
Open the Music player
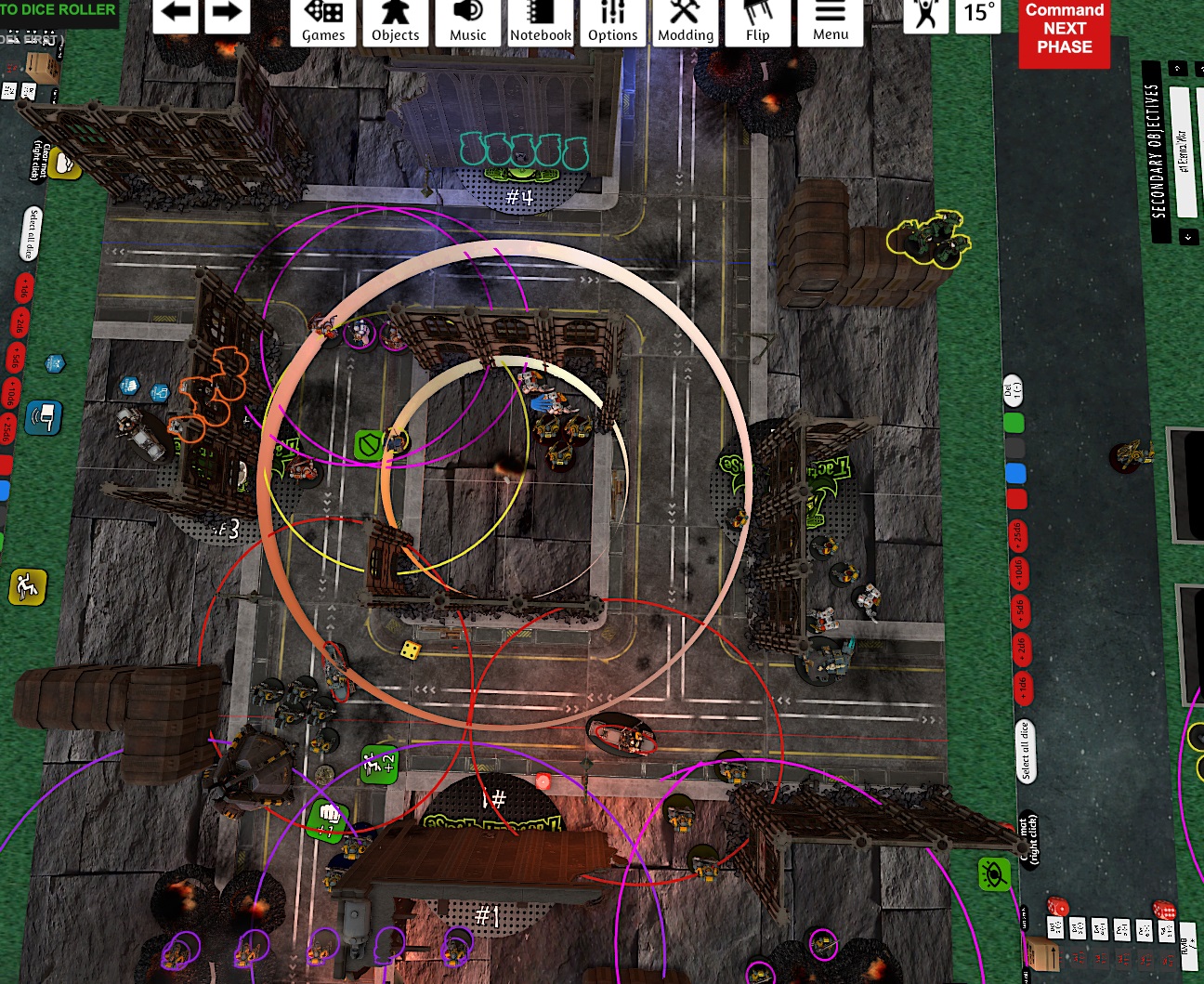click(x=467, y=22)
